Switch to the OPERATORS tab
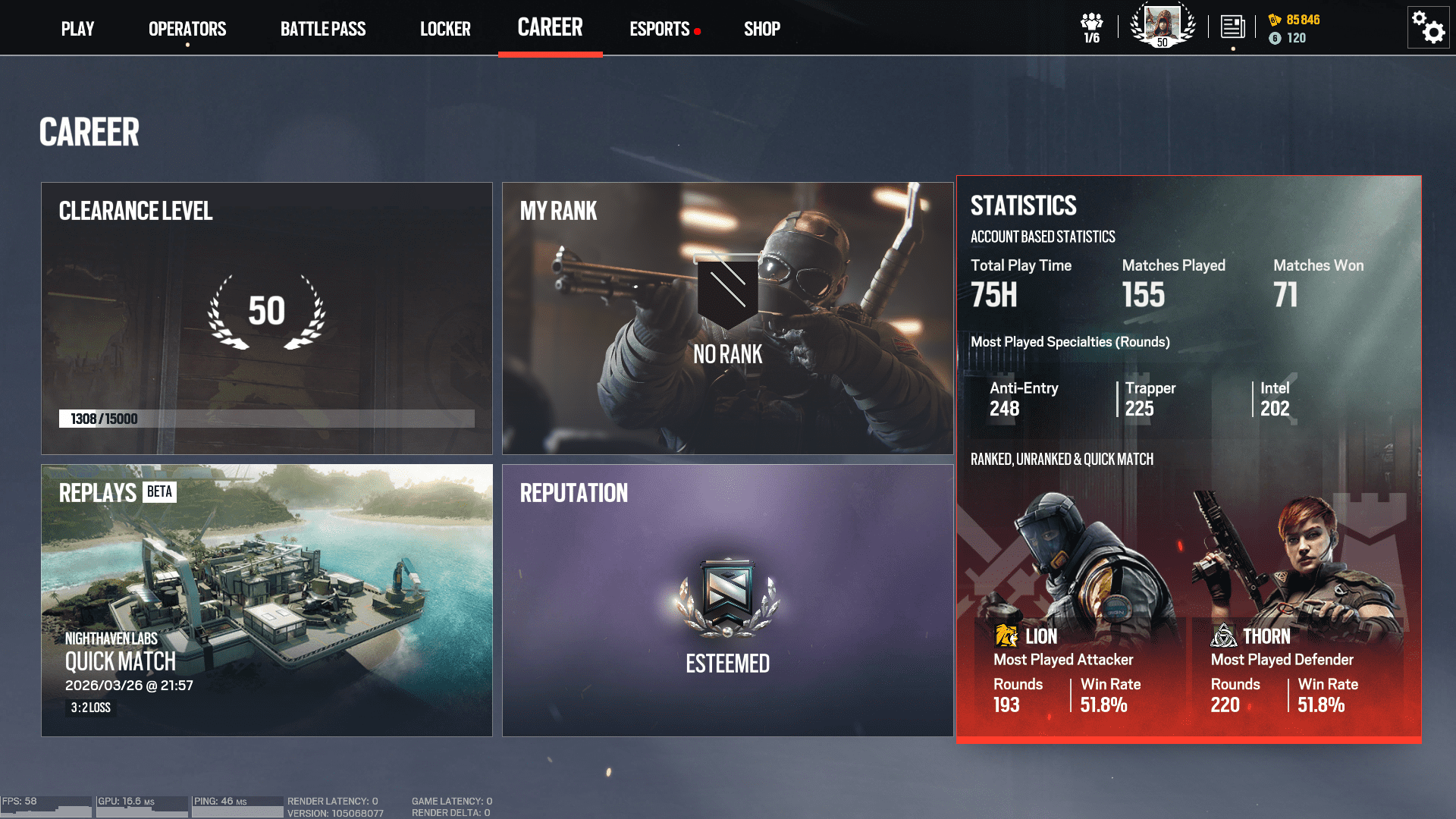This screenshot has height=819, width=1456. [x=187, y=28]
